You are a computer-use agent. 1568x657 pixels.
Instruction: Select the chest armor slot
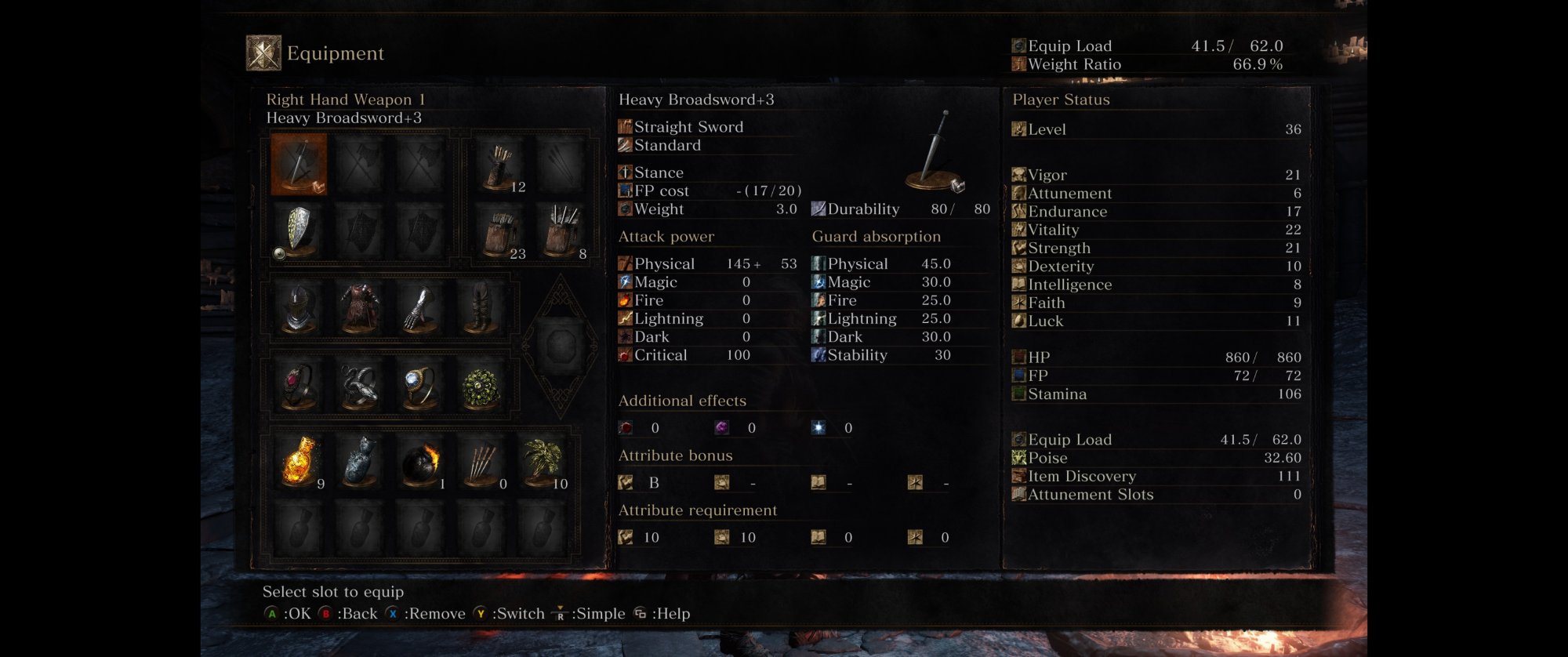[360, 308]
